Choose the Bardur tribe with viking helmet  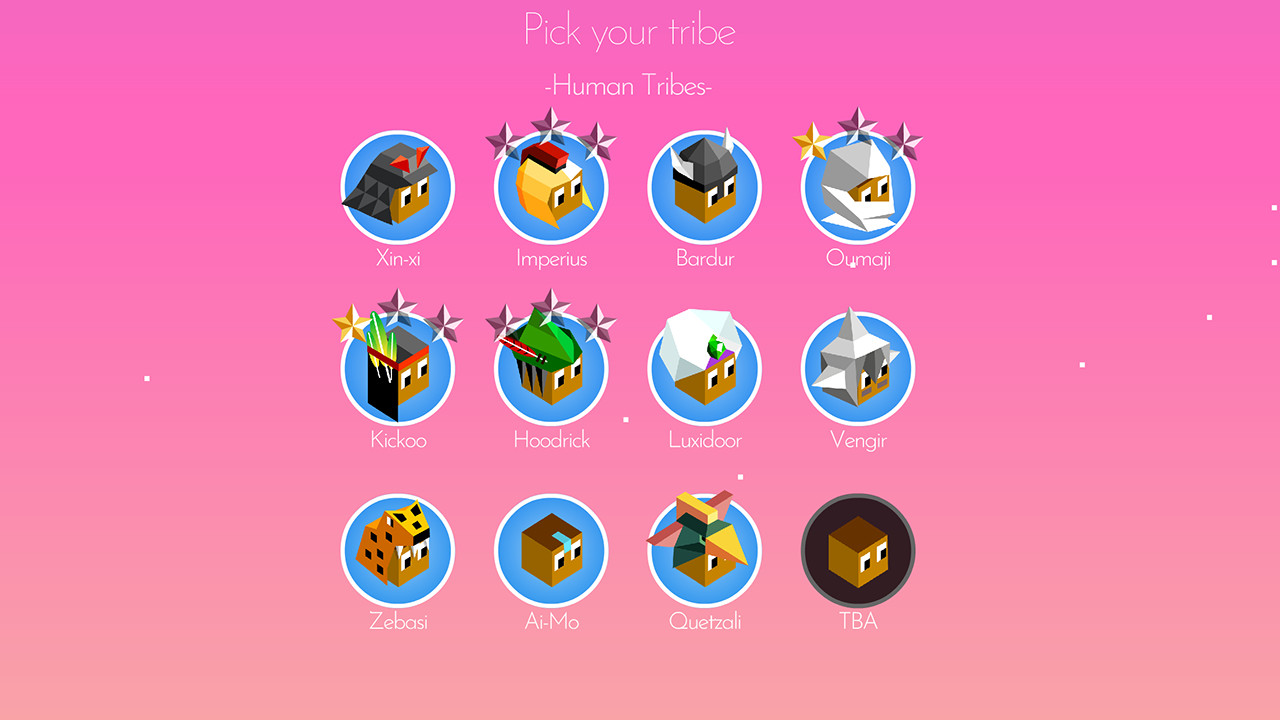[x=704, y=187]
